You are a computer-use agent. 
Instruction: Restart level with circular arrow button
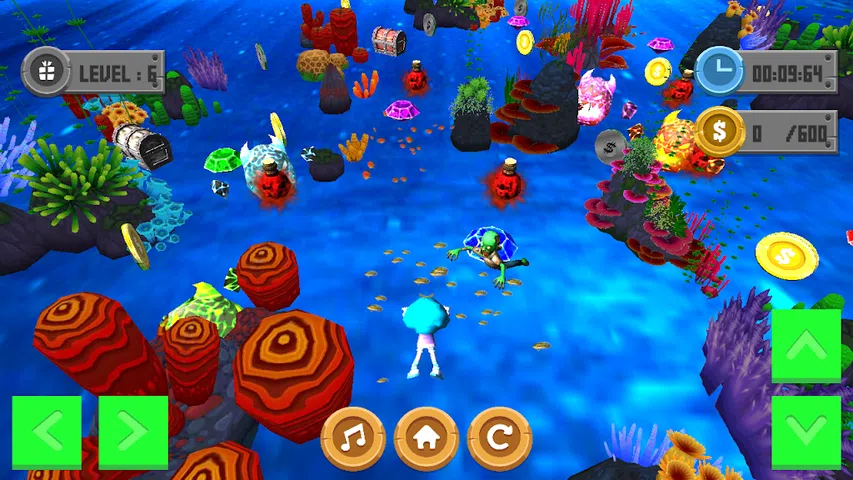click(500, 438)
